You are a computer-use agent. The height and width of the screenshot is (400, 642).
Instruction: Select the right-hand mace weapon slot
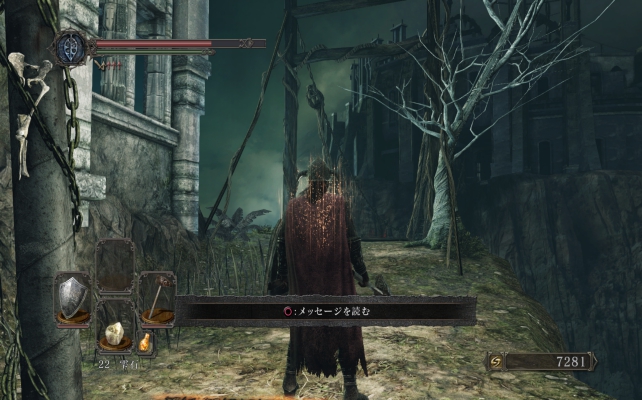click(x=156, y=296)
